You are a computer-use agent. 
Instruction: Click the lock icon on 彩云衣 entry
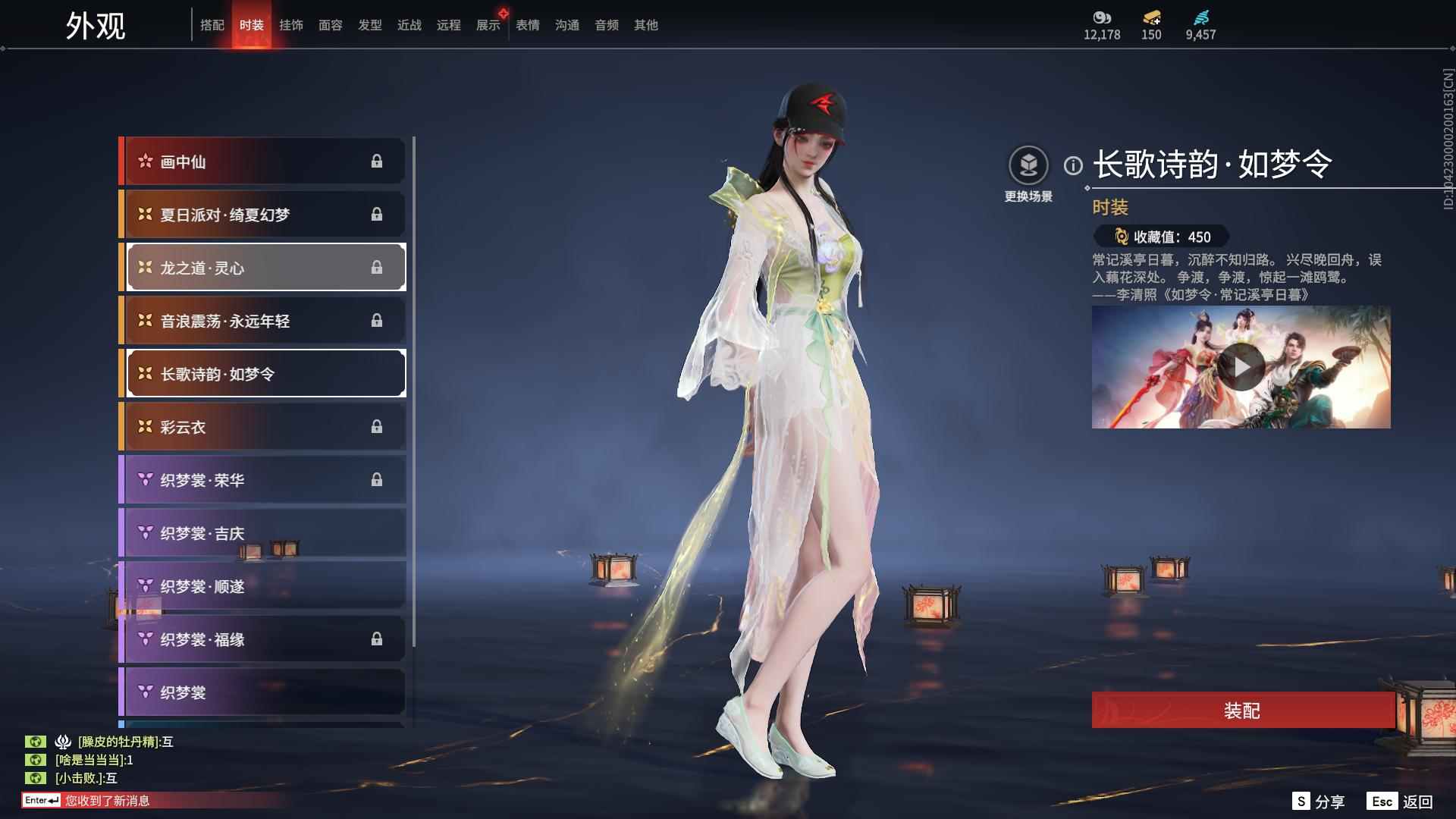coord(378,427)
